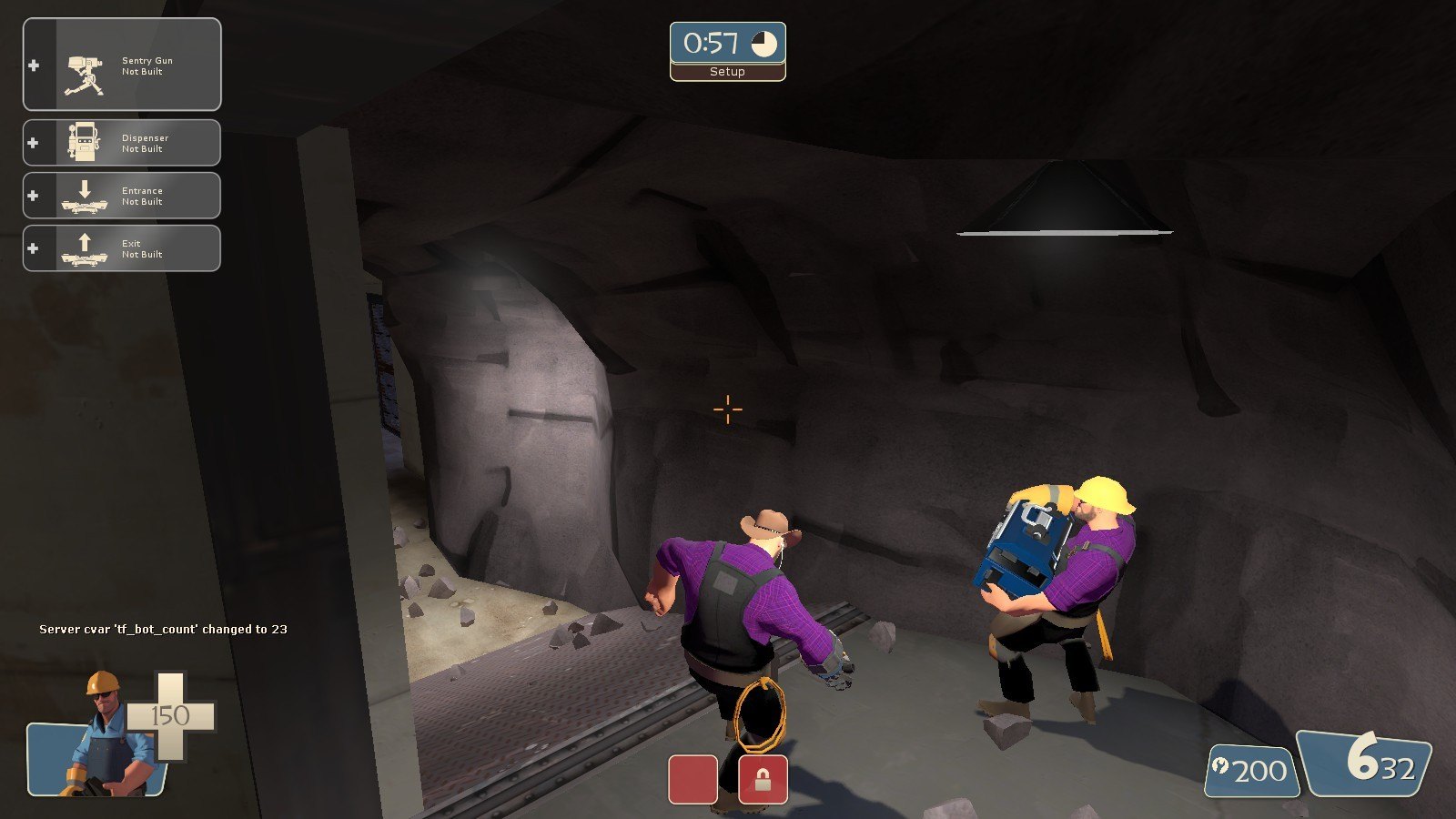This screenshot has height=819, width=1456.
Task: Select the Sentry Gun build status panel
Action: pos(122,66)
